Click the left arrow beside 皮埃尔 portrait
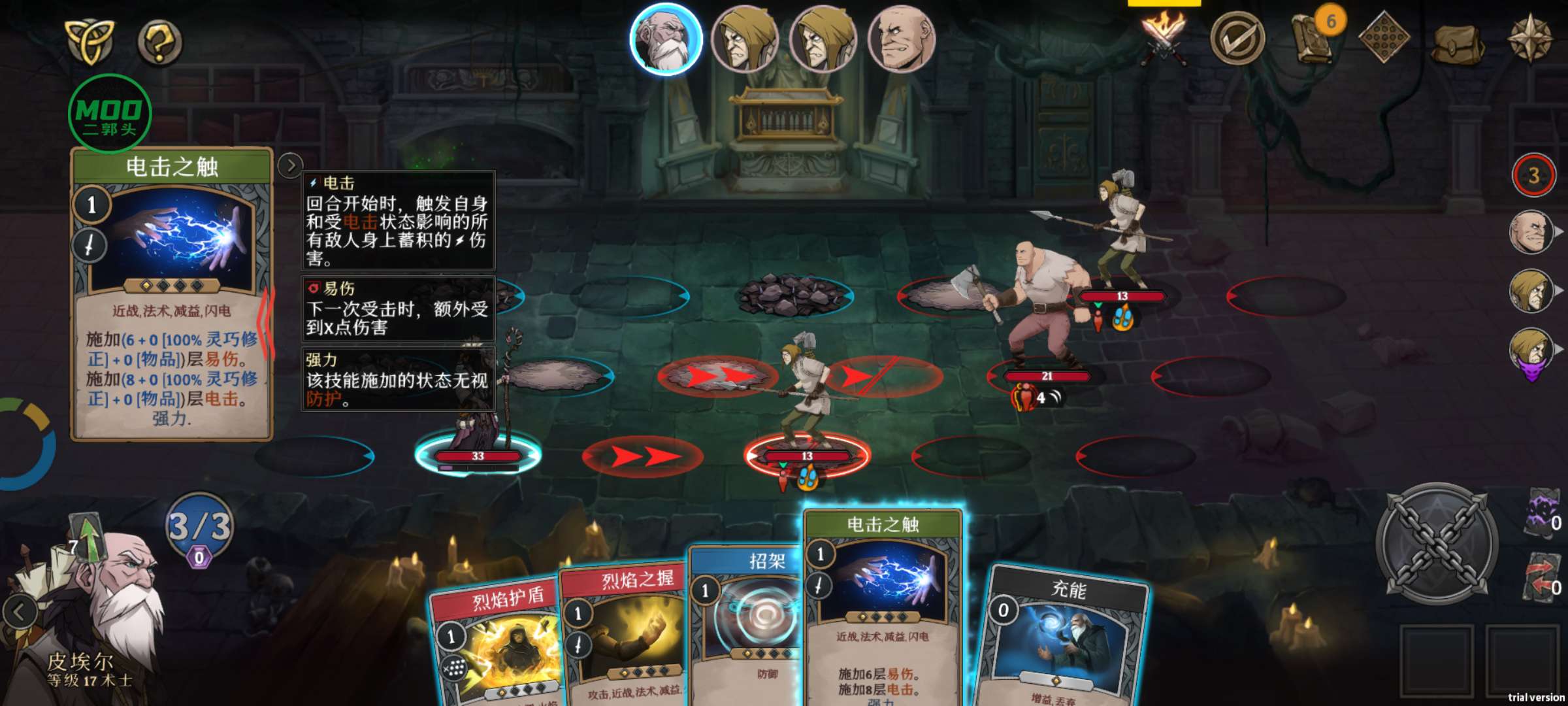This screenshot has height=706, width=1568. pos(20,613)
